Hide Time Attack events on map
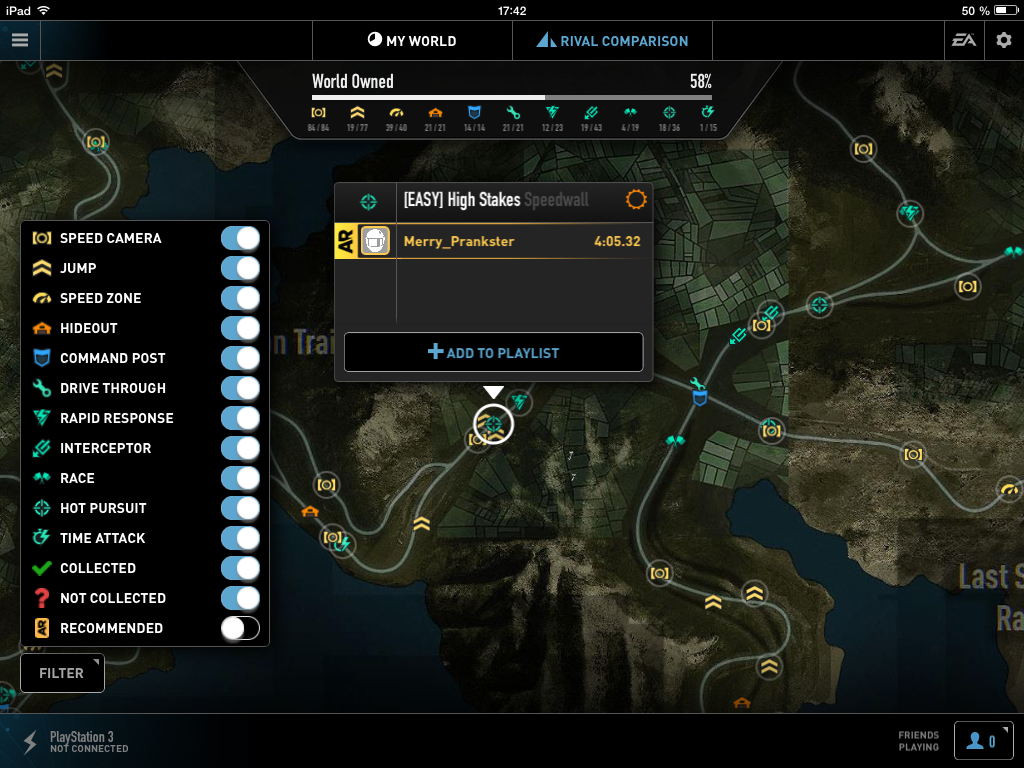 click(240, 538)
